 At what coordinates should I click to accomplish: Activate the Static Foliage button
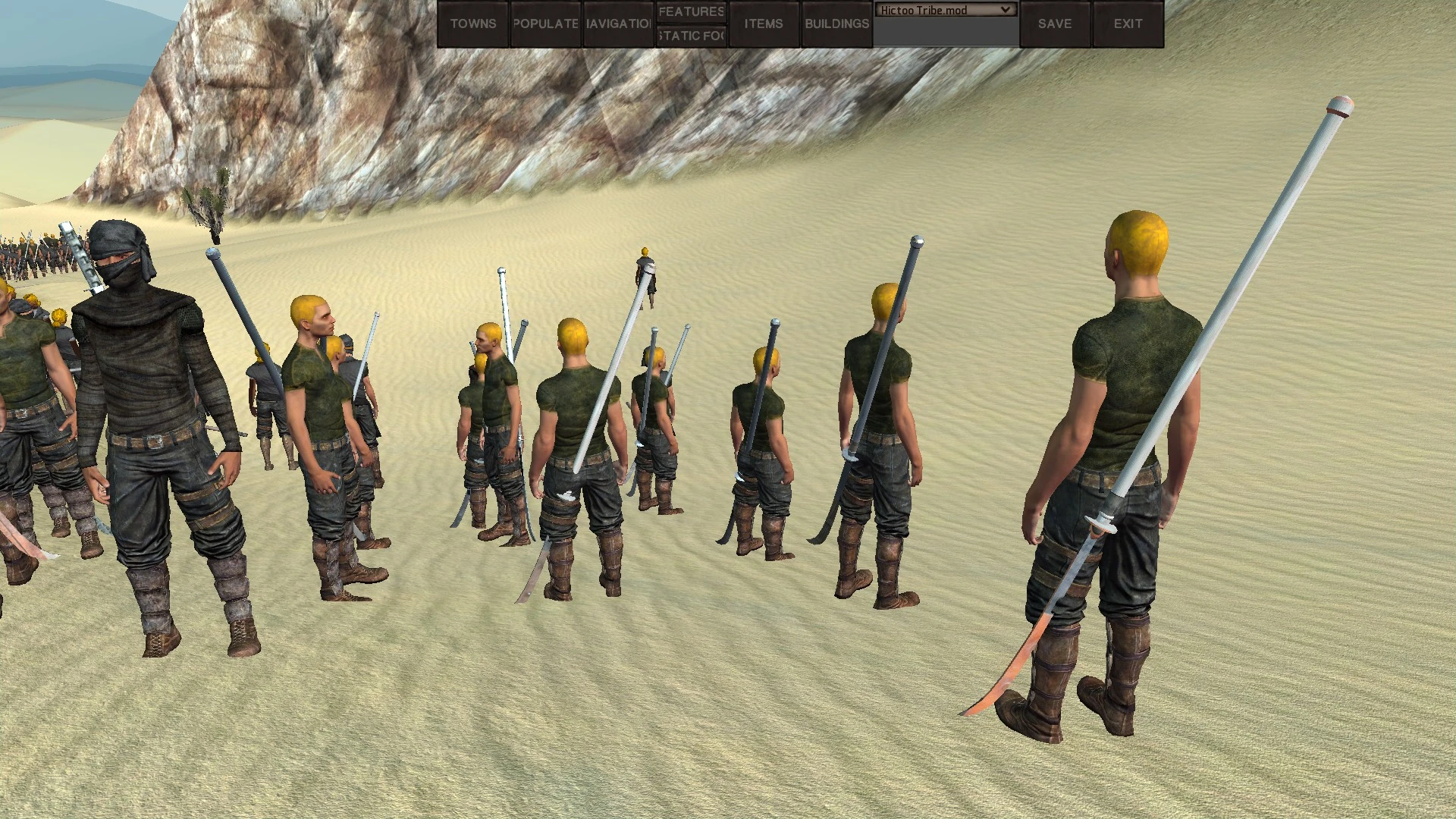(691, 36)
